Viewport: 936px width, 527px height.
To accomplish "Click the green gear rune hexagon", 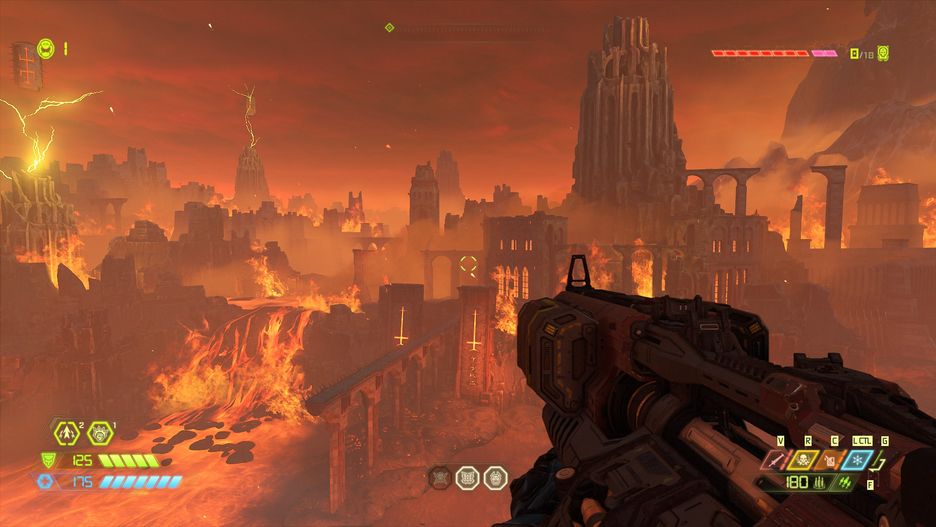I will 99,434.
